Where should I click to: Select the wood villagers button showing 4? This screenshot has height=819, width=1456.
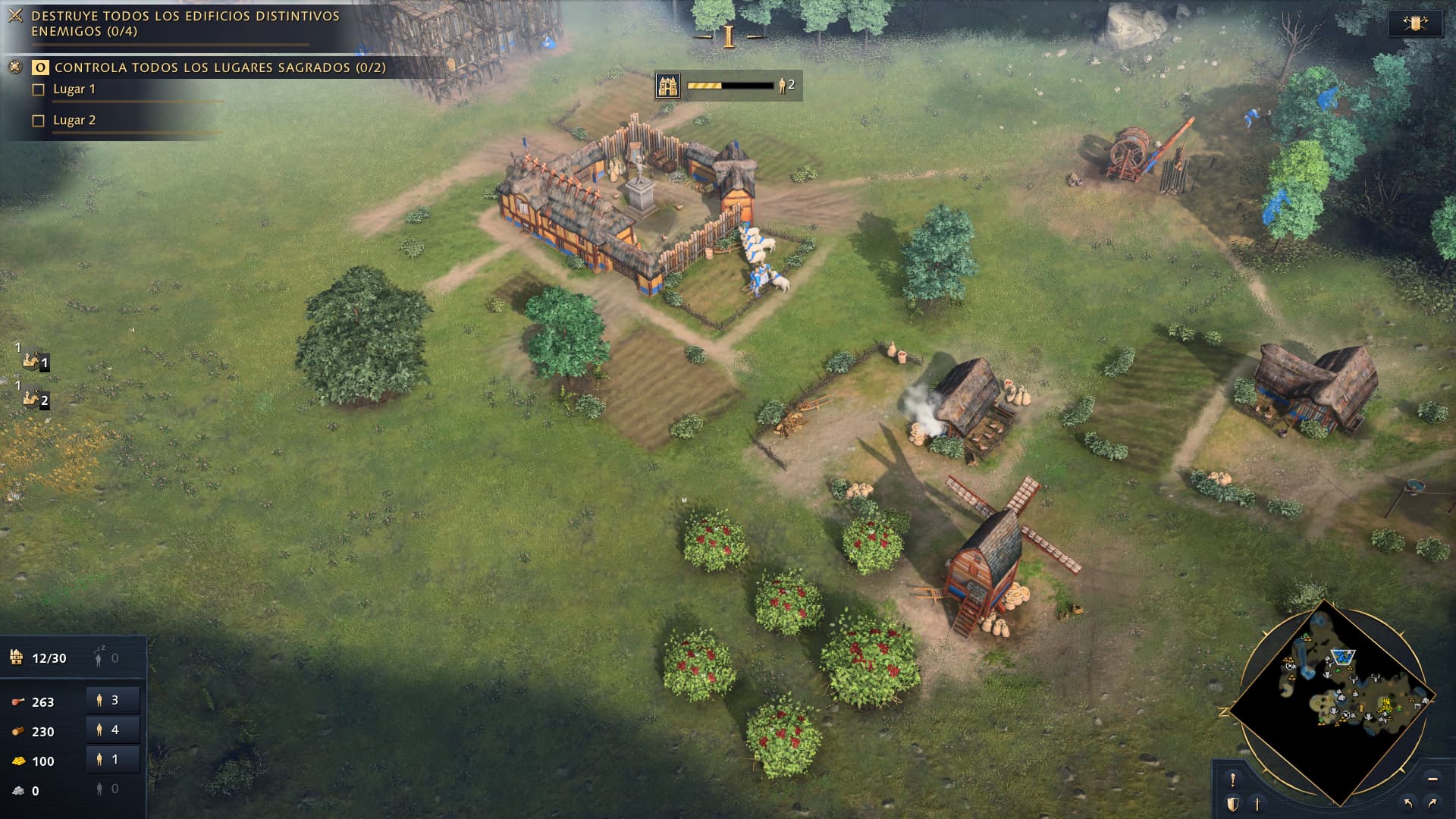click(x=112, y=730)
